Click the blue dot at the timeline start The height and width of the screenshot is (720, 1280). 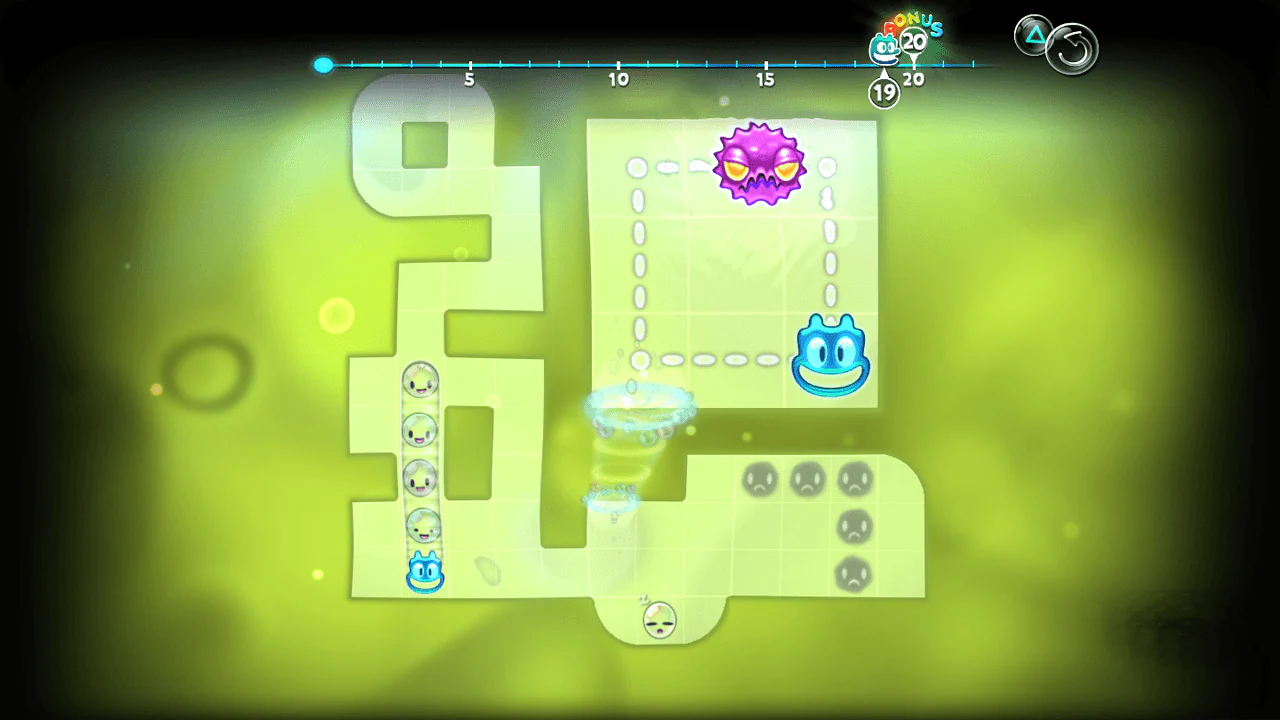pos(323,65)
